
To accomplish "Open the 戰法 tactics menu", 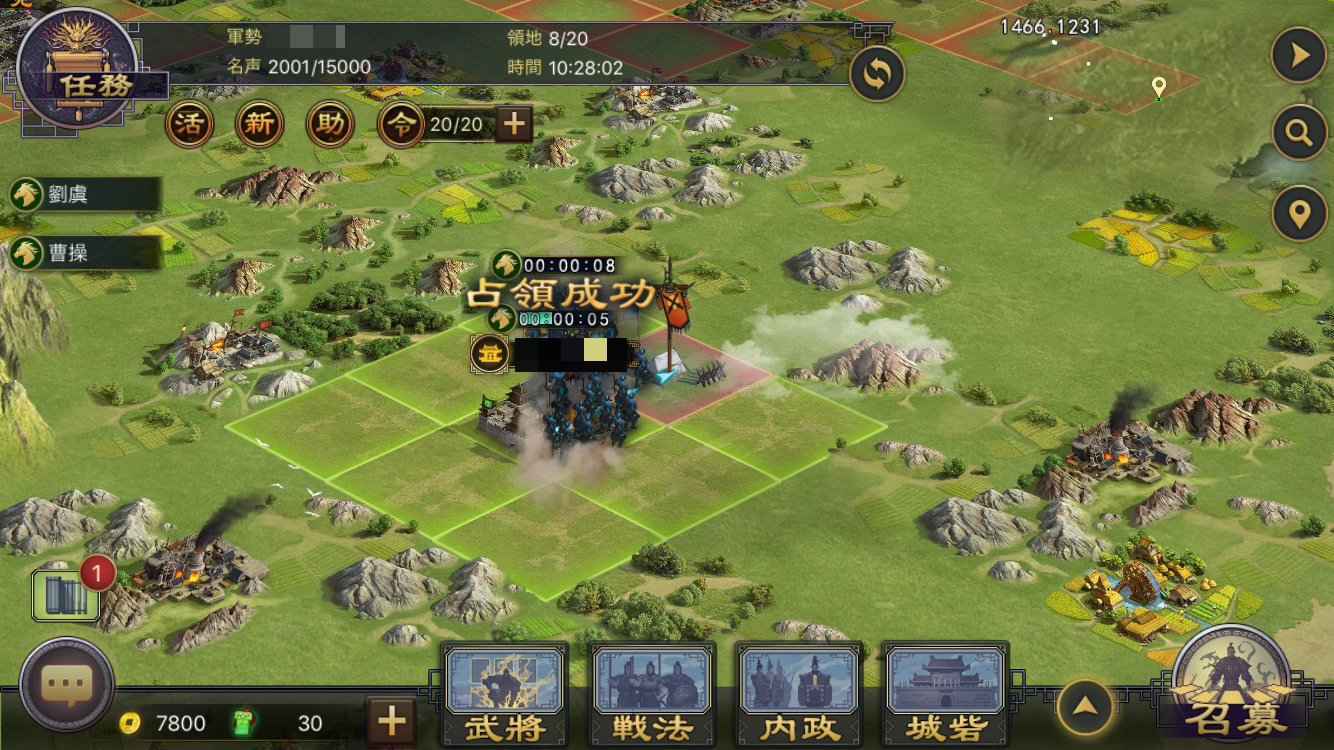I will [652, 694].
